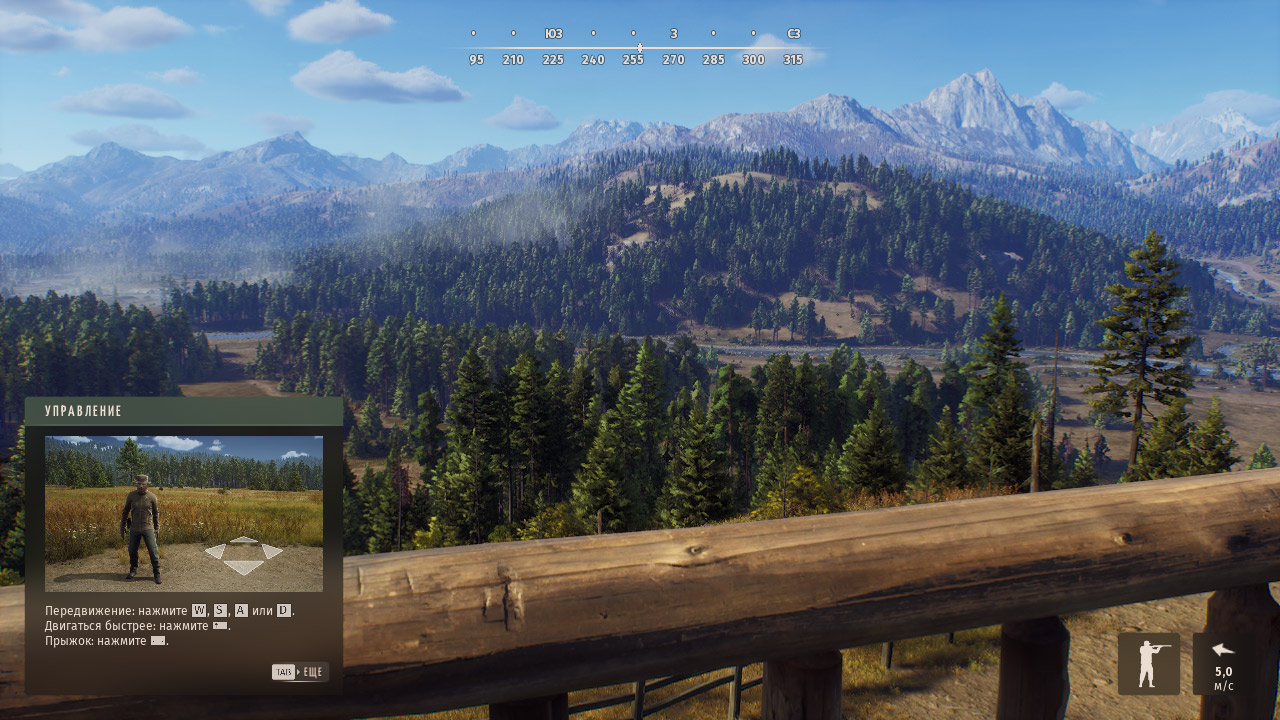Click the wind direction arrow indicator

tap(1222, 651)
